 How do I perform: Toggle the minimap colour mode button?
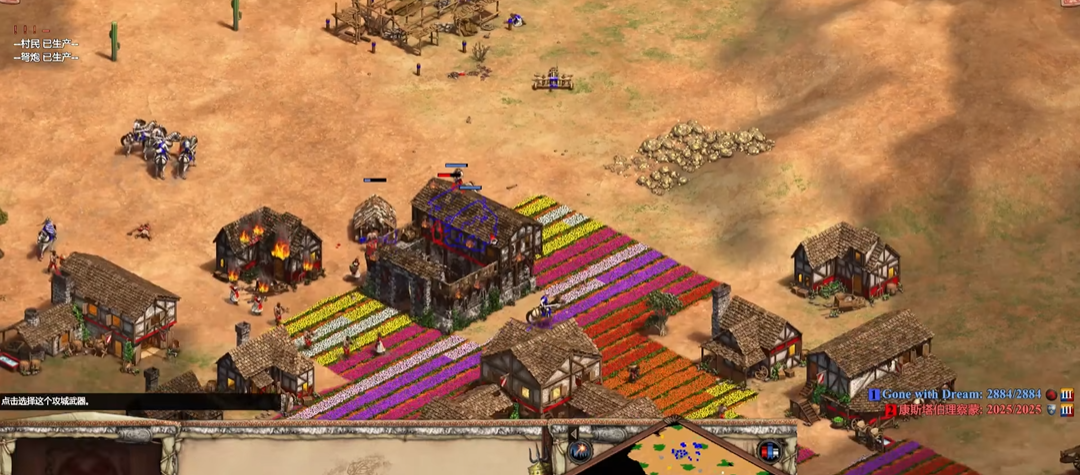point(769,451)
